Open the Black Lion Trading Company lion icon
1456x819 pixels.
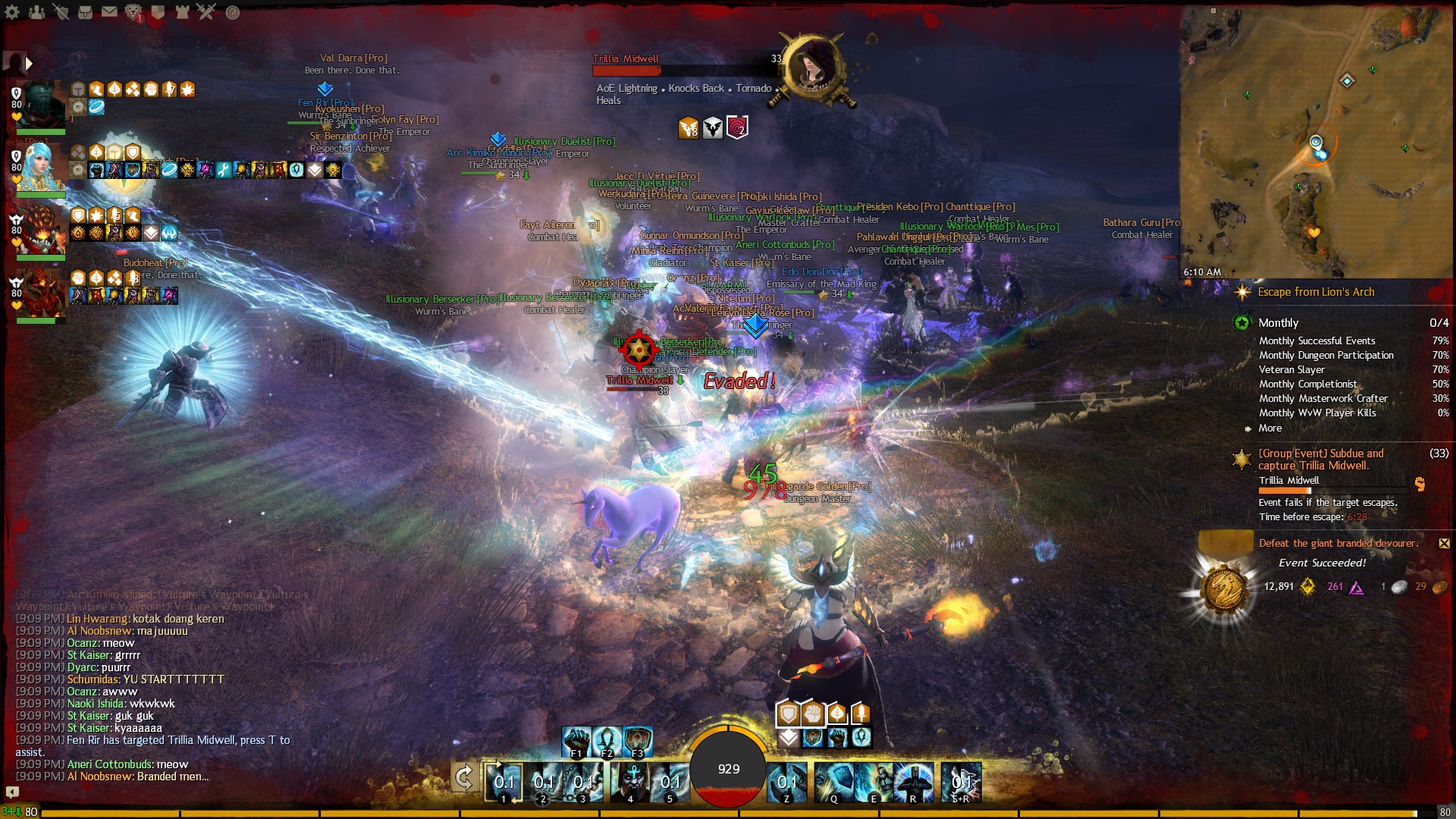133,12
